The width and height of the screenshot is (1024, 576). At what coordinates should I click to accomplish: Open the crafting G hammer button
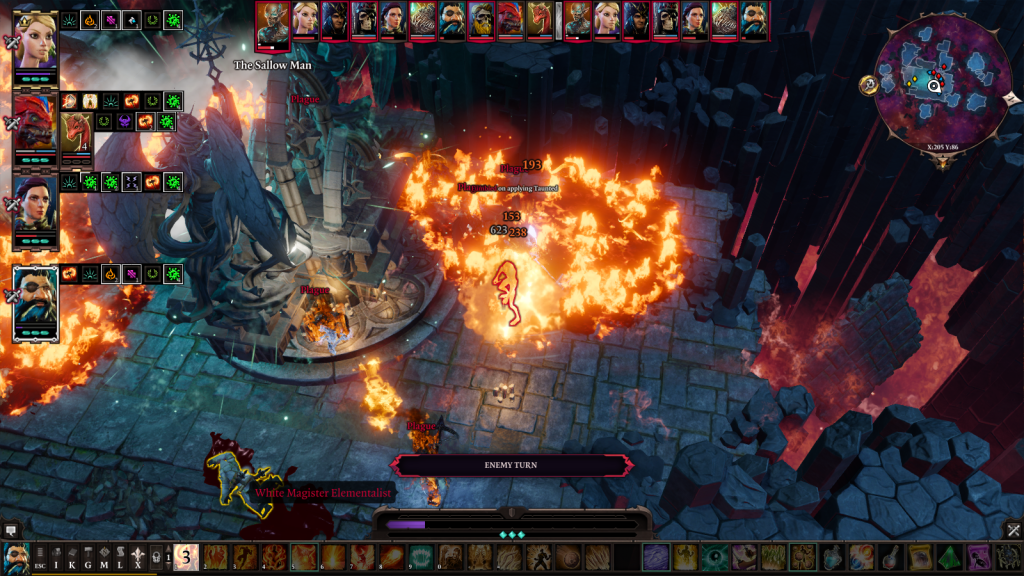(88, 557)
